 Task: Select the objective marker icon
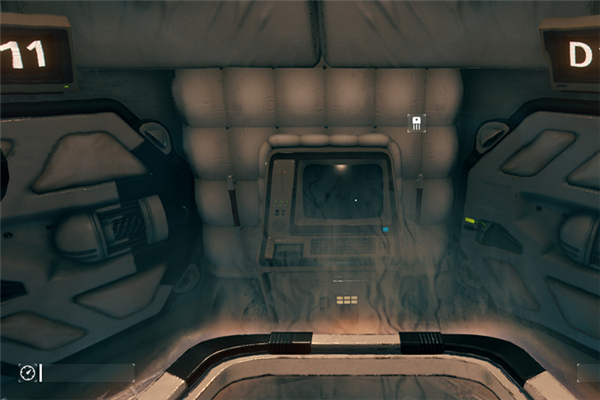click(x=415, y=123)
